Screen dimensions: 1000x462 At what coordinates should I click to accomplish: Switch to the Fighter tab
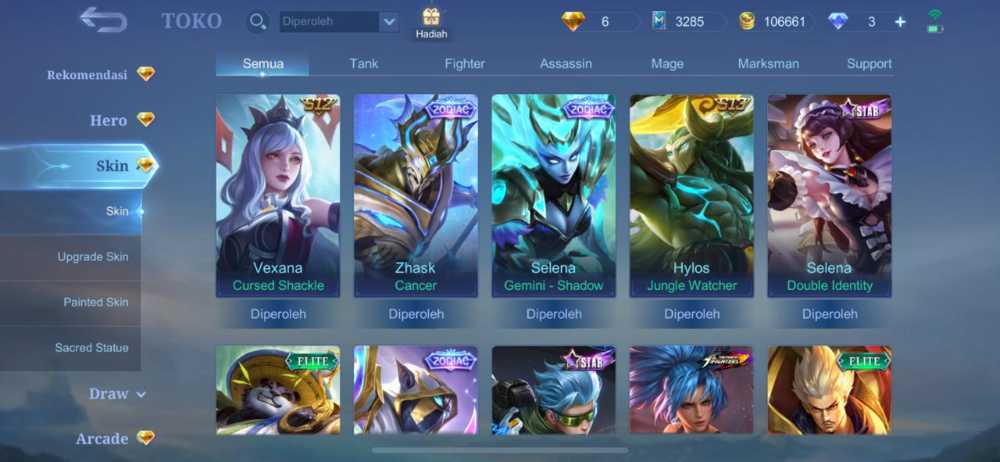click(x=464, y=63)
